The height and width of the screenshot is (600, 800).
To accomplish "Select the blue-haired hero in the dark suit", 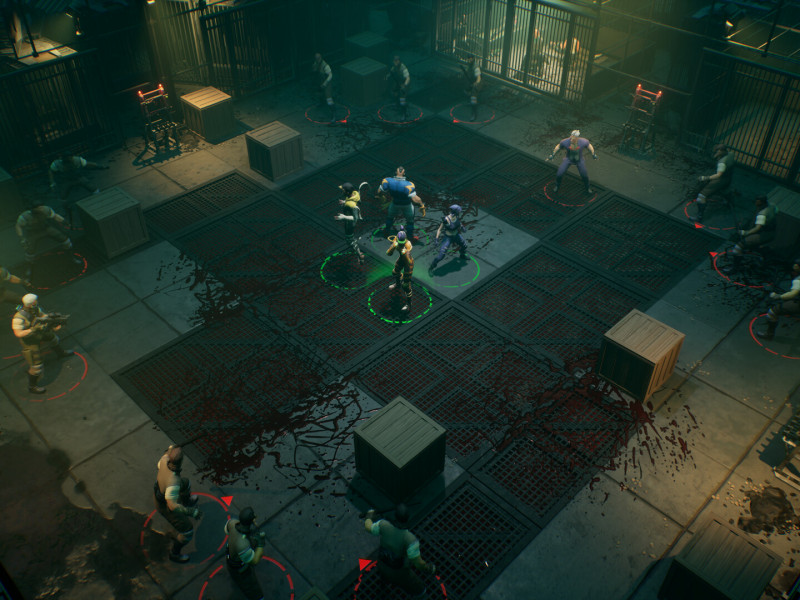I will click(x=452, y=235).
